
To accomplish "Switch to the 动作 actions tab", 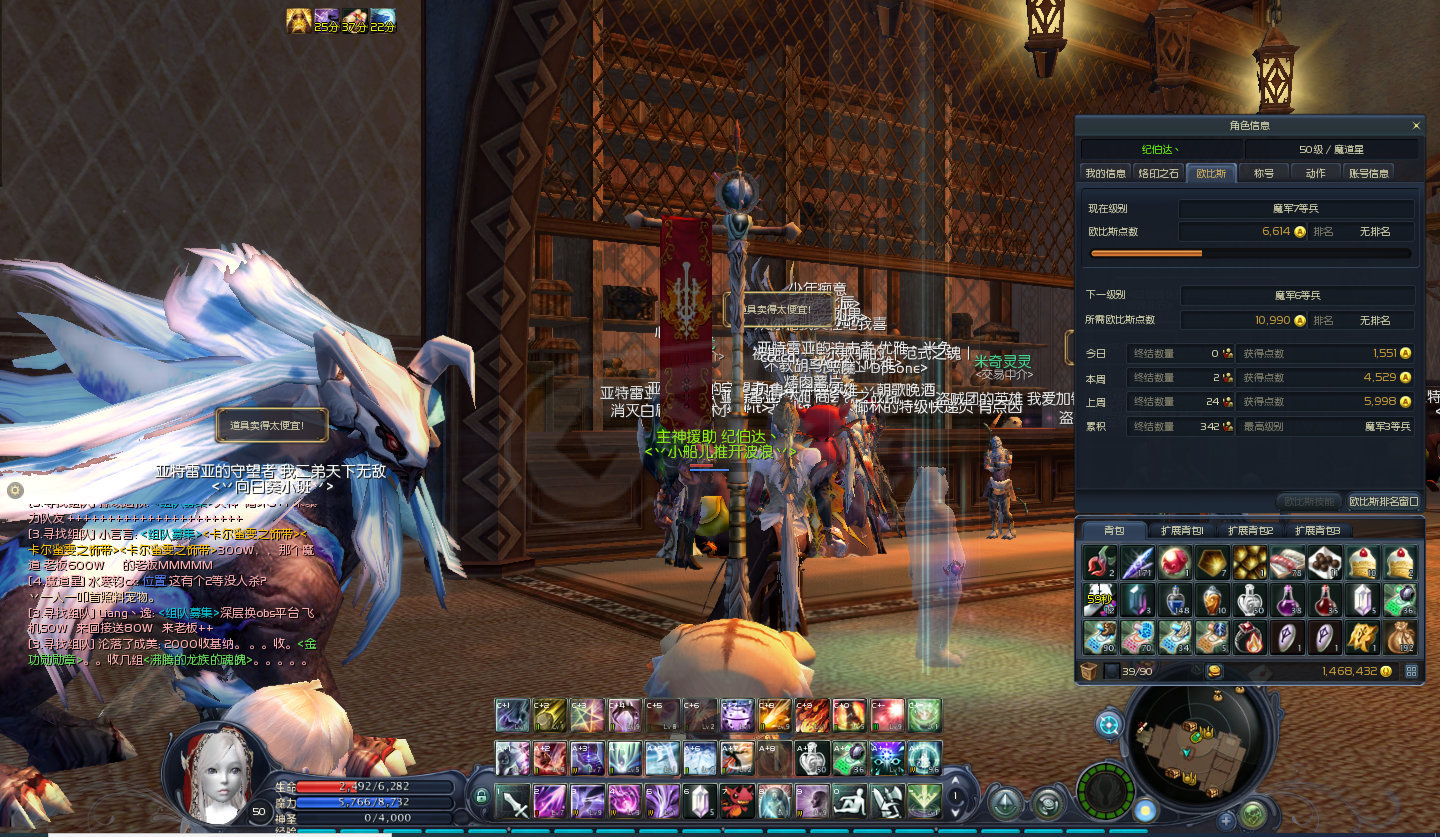I will pyautogui.click(x=1315, y=173).
